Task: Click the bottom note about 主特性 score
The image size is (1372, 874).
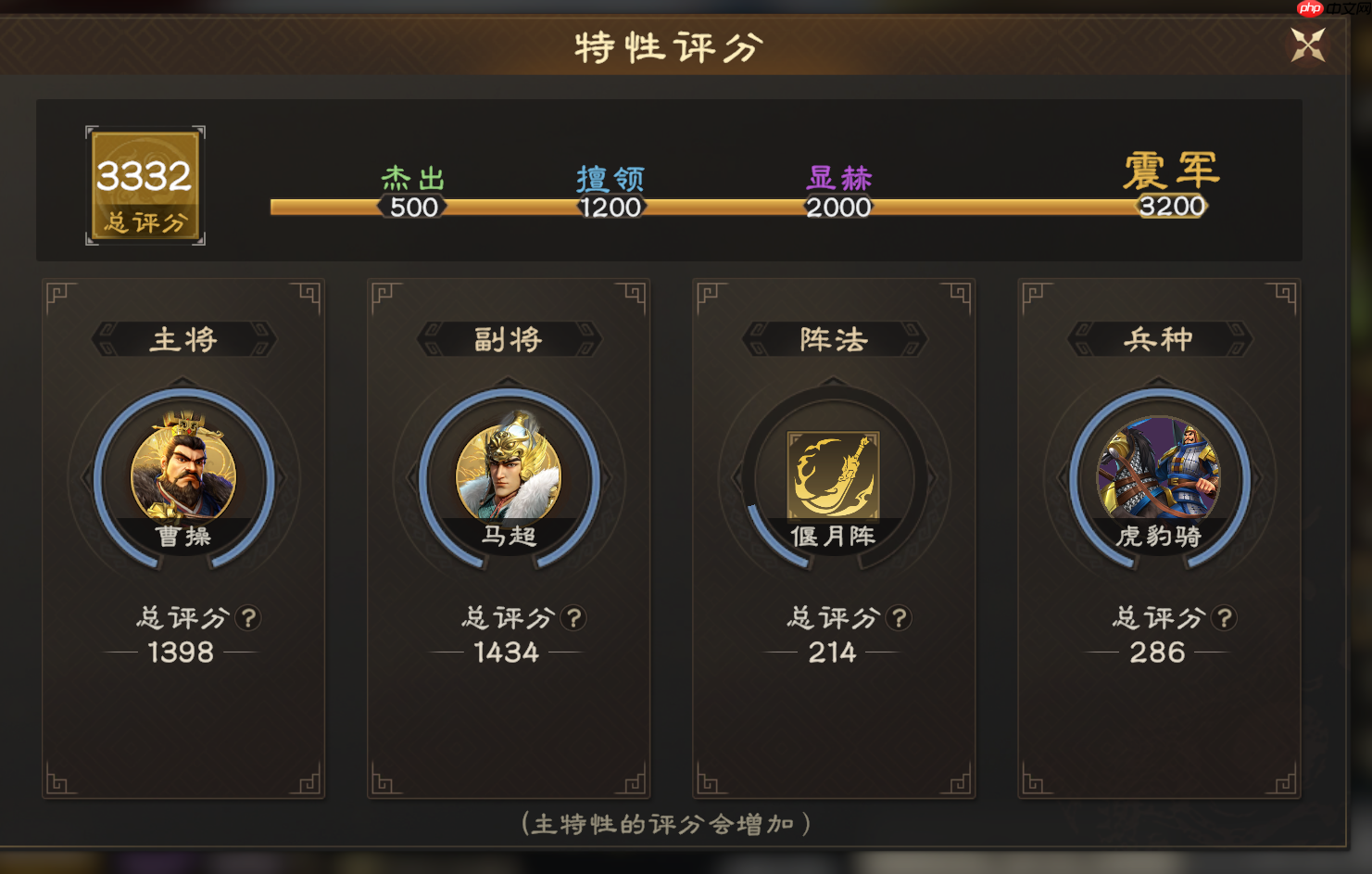Action: (667, 823)
